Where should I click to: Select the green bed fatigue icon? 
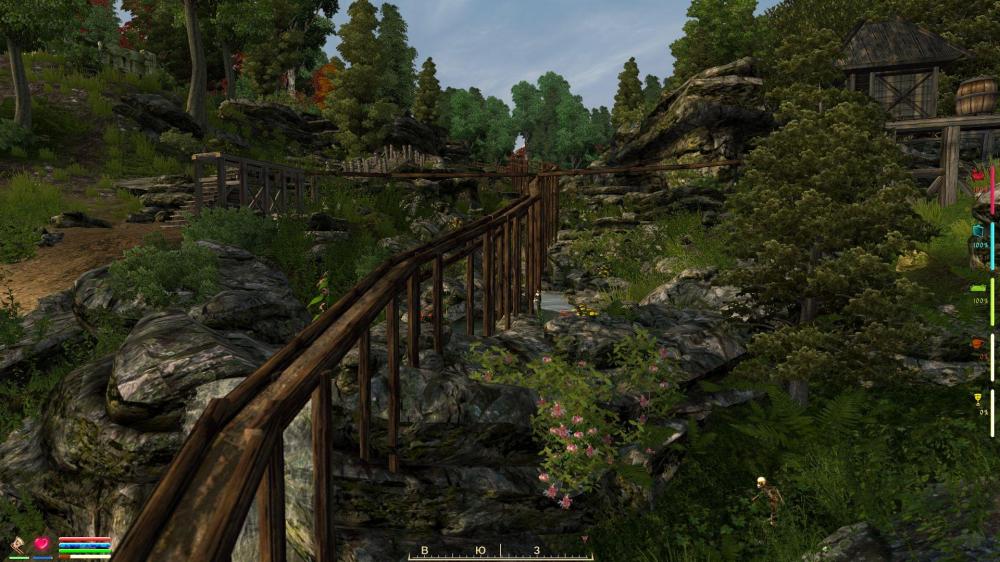tap(978, 288)
